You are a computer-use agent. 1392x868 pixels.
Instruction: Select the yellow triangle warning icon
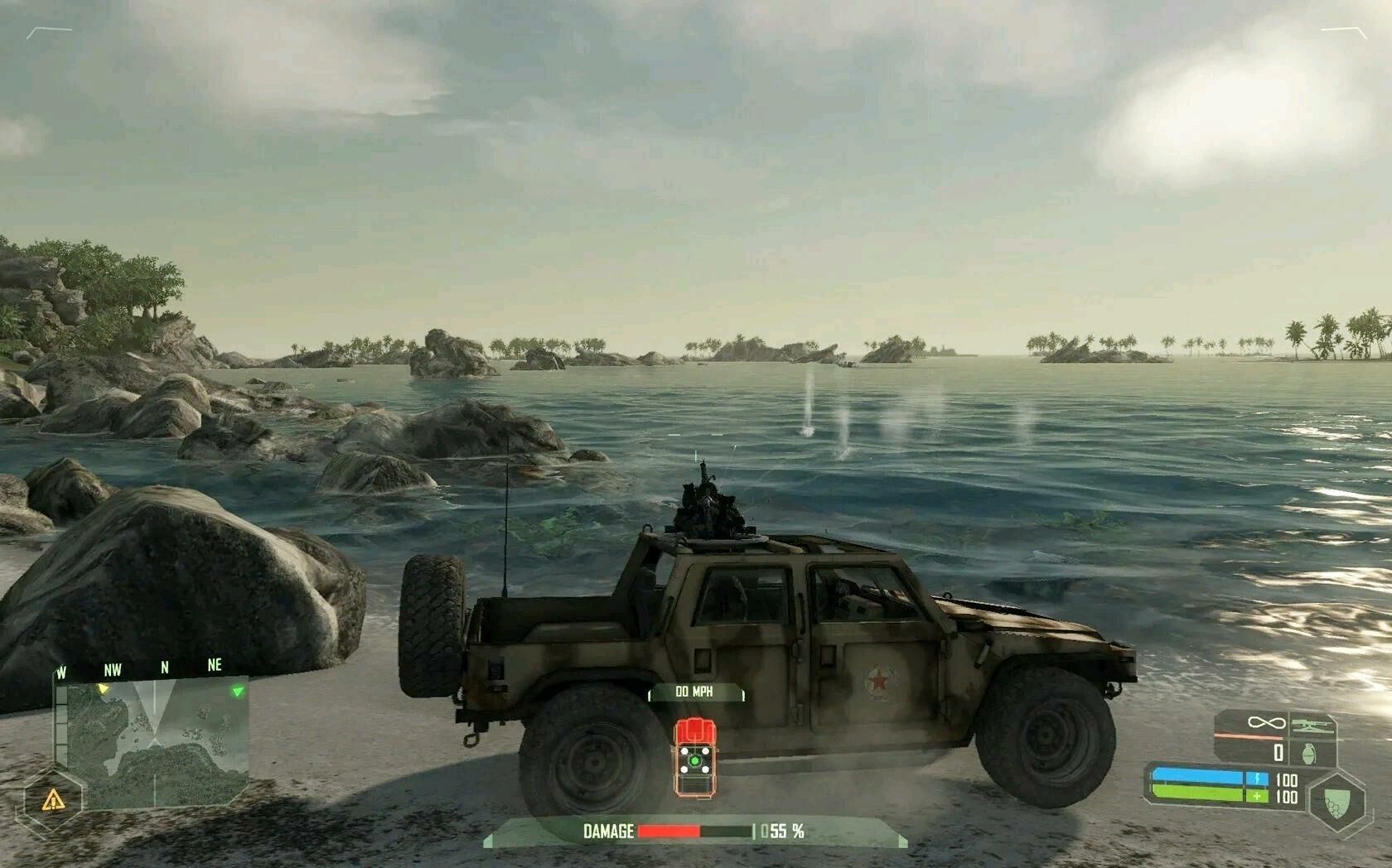point(53,799)
